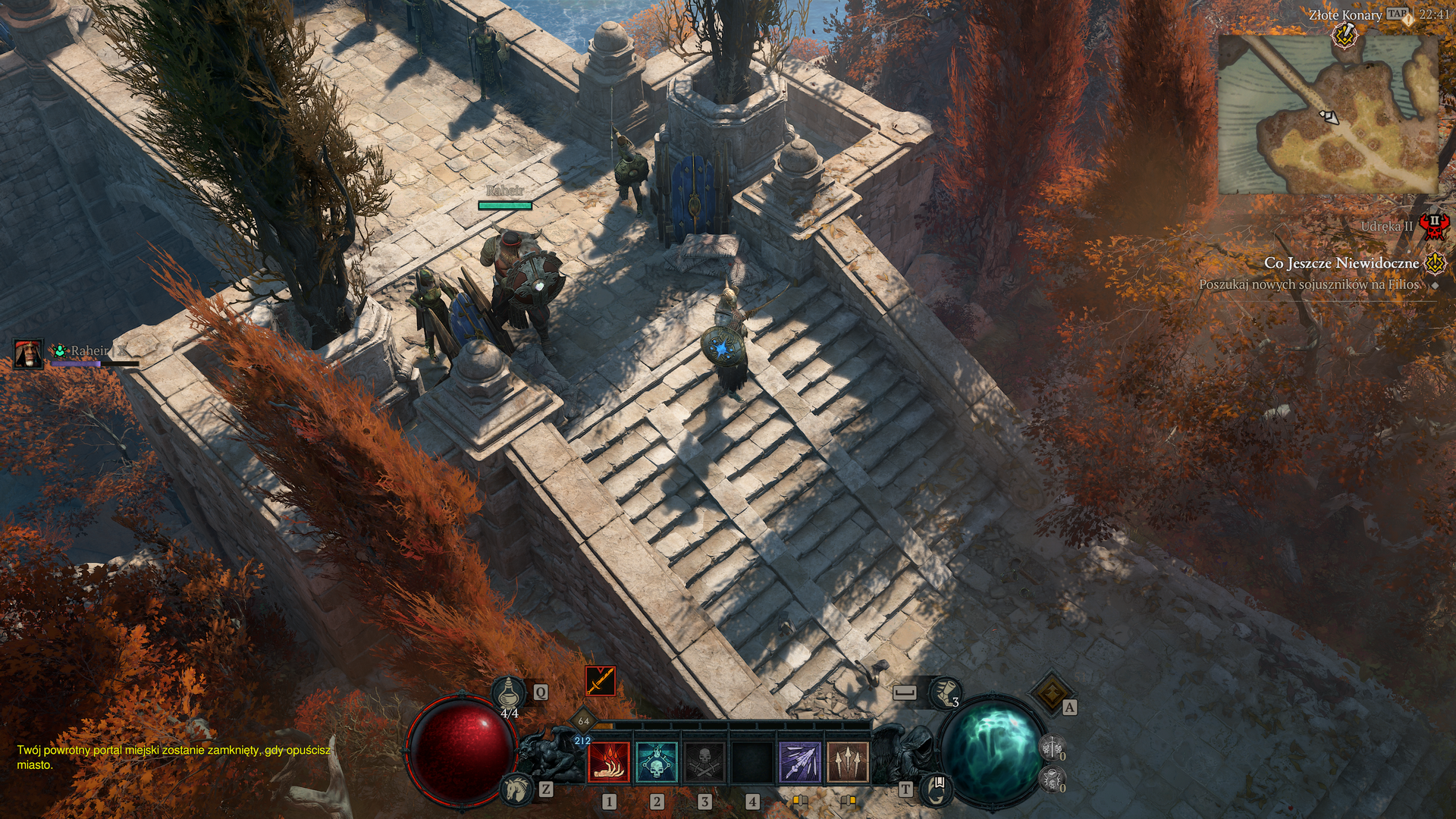1456x819 pixels.
Task: Use the healing potion flask
Action: 508,692
